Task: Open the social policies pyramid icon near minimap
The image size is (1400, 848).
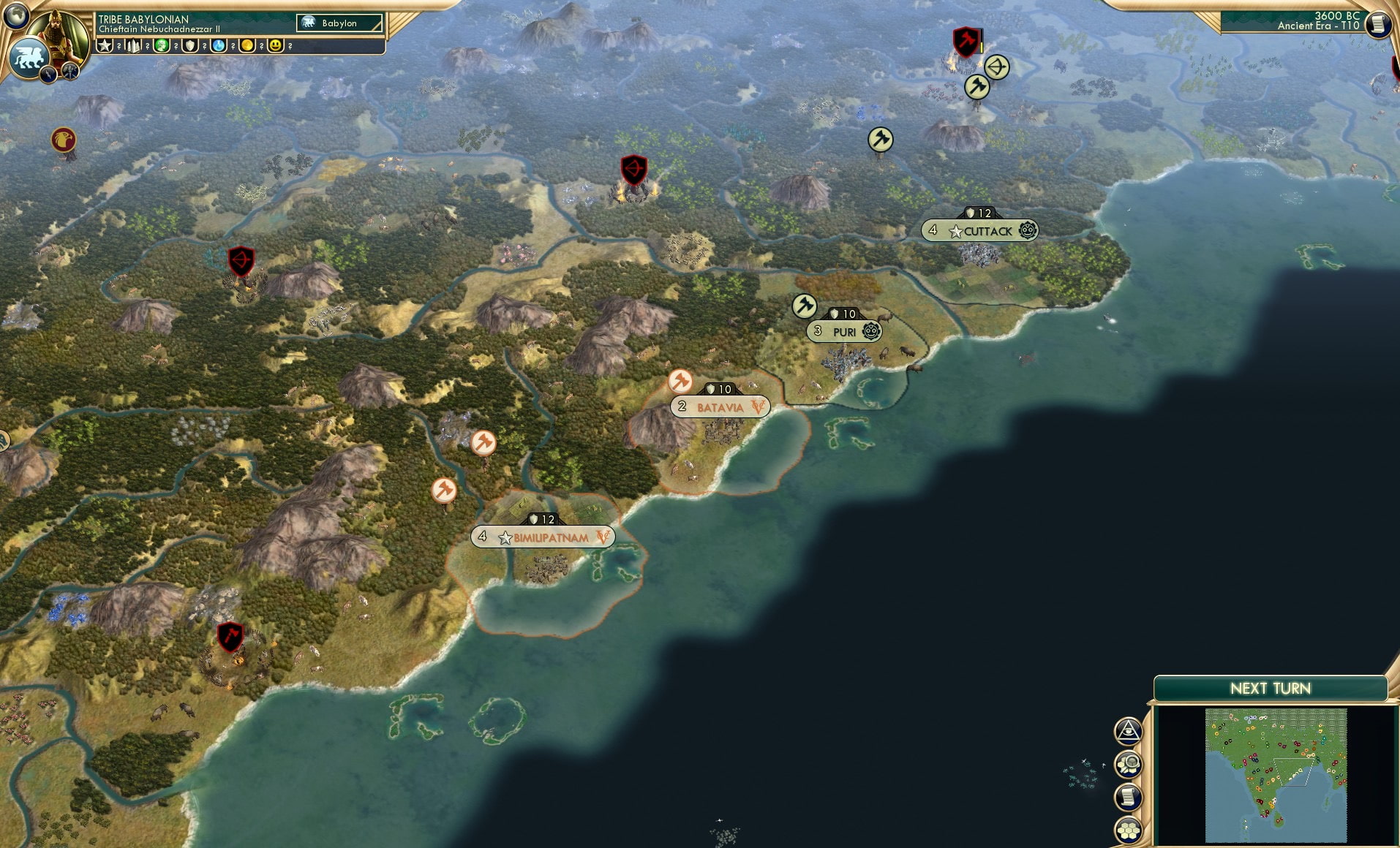Action: pyautogui.click(x=1129, y=730)
